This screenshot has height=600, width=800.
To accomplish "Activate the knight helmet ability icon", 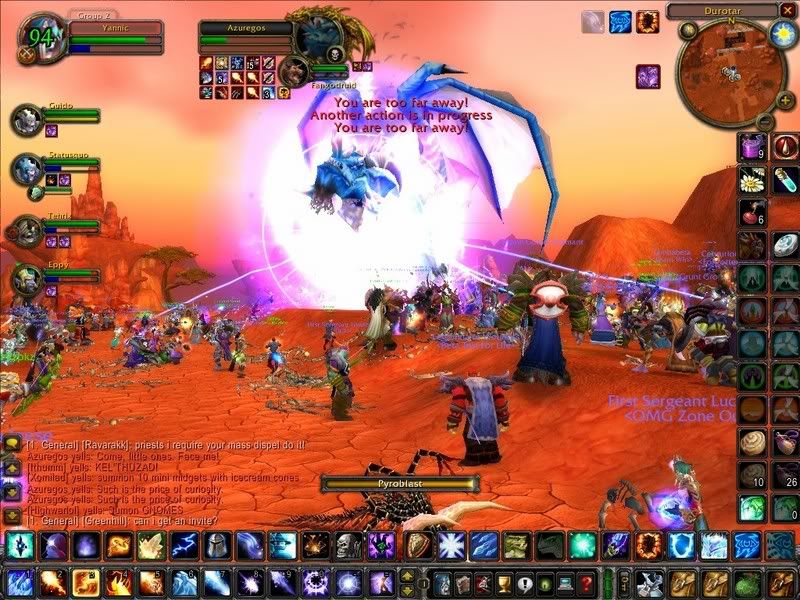I will pyautogui.click(x=214, y=545).
